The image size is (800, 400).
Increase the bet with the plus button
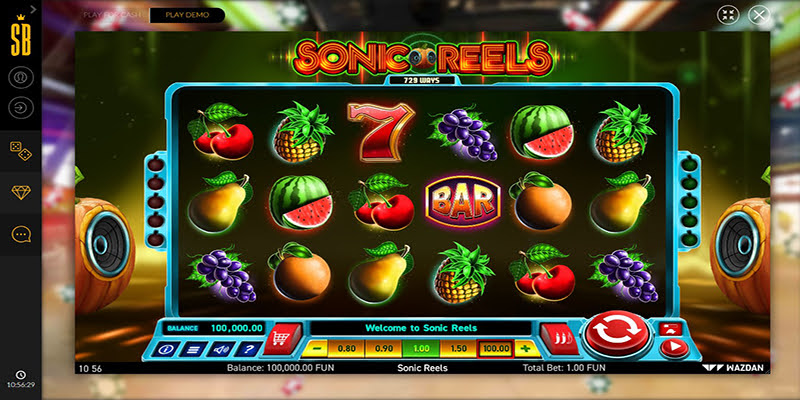point(523,349)
